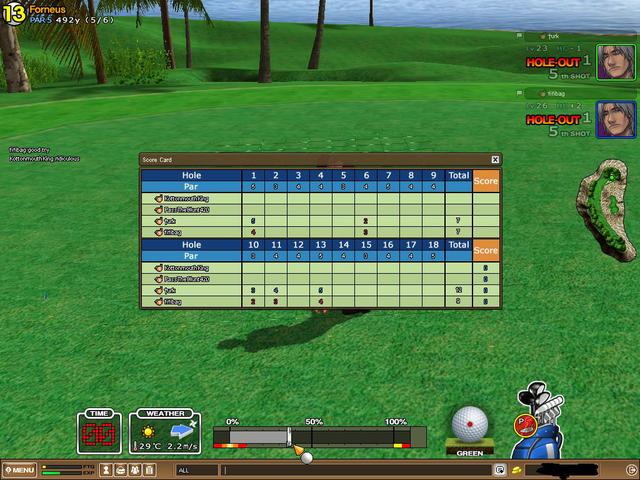
Task: Open the single-person profile icon
Action: [x=107, y=469]
